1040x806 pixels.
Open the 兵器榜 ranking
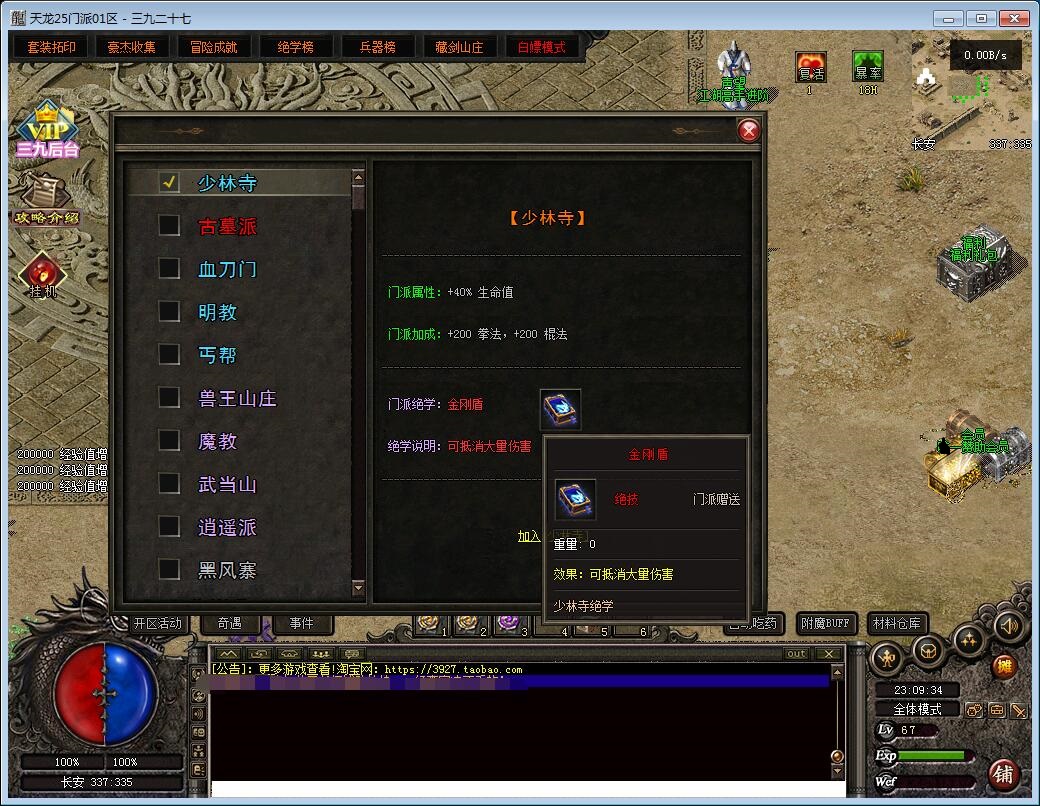click(x=377, y=47)
